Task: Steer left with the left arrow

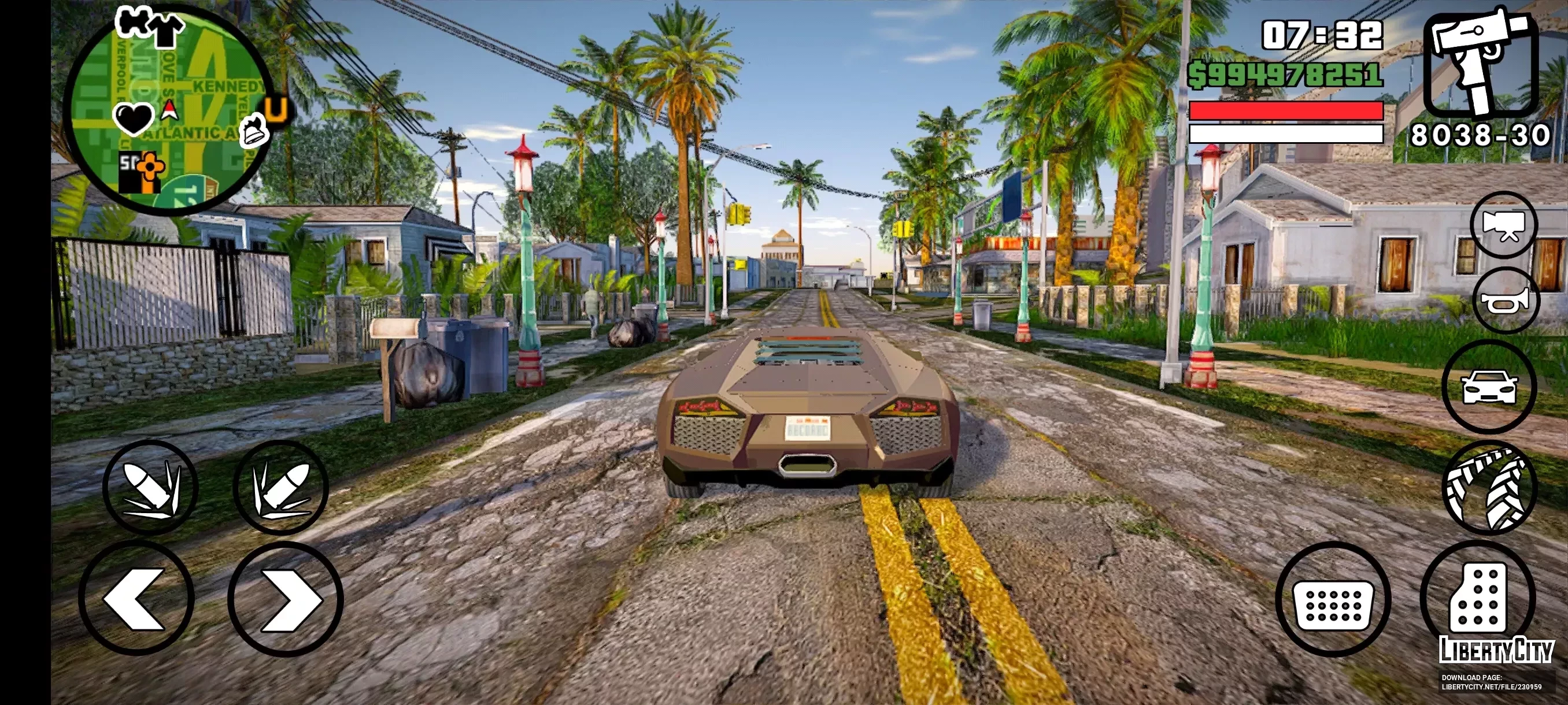Action: [136, 599]
